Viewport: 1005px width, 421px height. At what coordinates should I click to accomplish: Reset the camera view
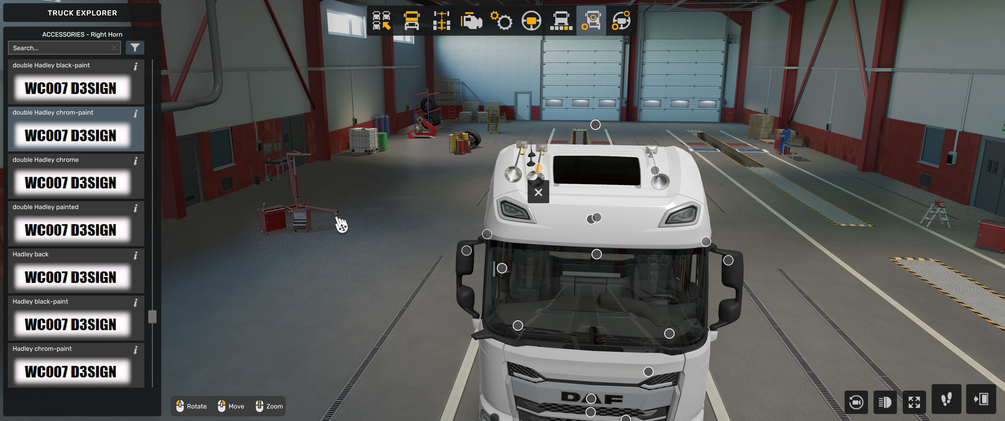pyautogui.click(x=856, y=402)
